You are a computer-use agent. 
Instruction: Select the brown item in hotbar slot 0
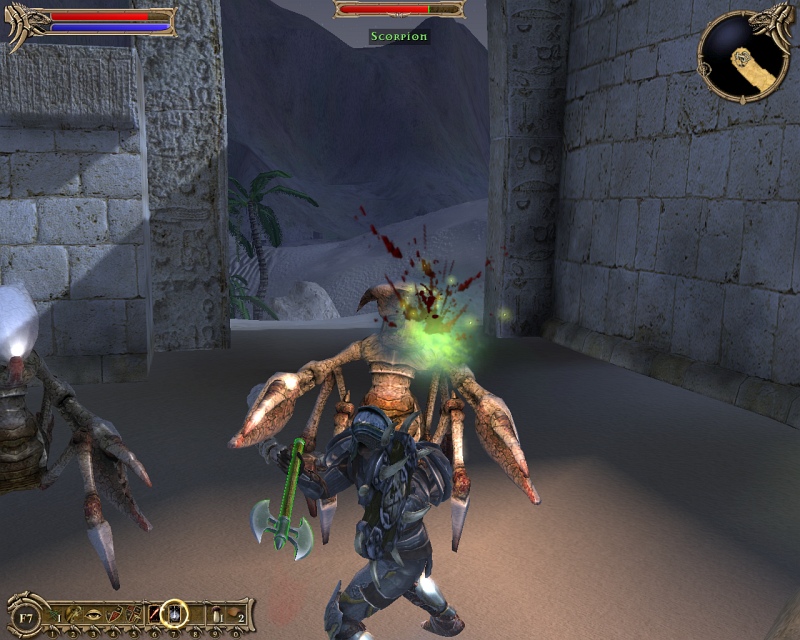(x=234, y=613)
